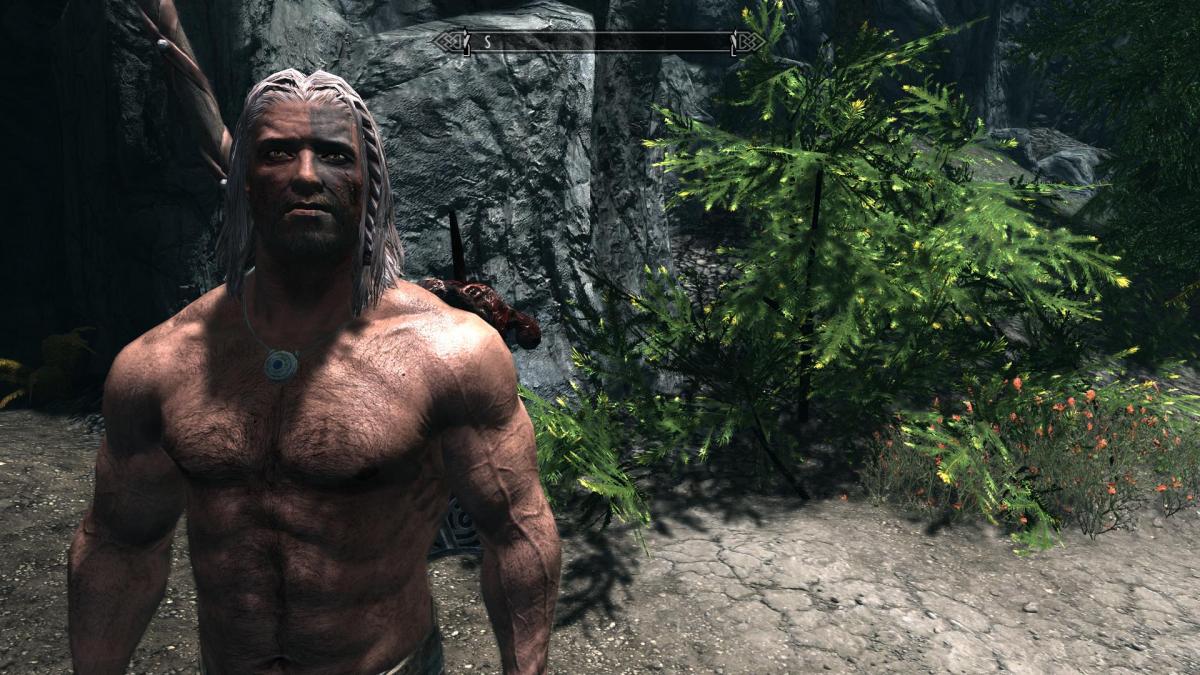Screen dimensions: 1200x675
Task: Select the South marker on the compass
Action: click(x=487, y=42)
